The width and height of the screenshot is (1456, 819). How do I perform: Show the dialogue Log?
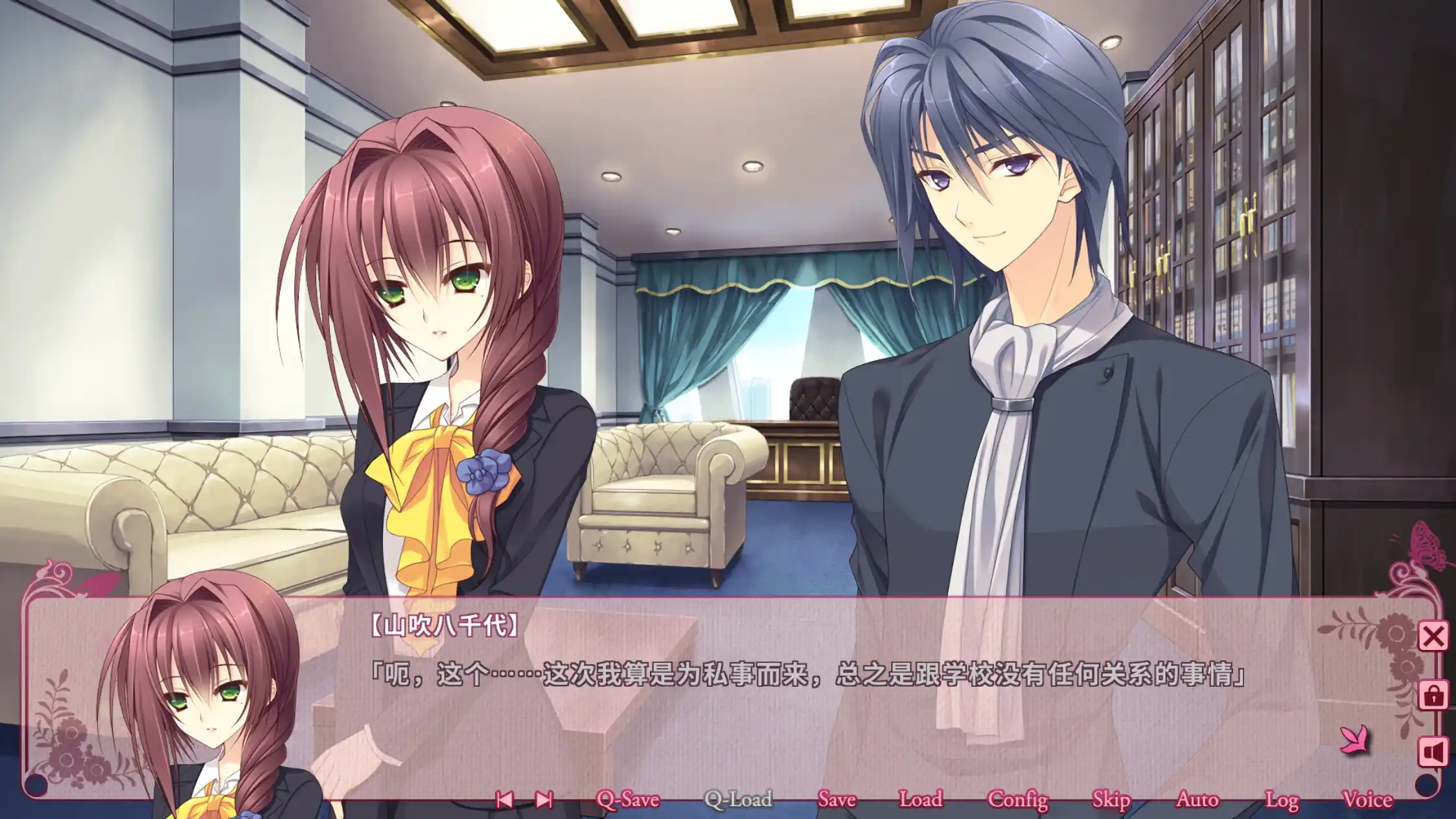(x=1281, y=800)
